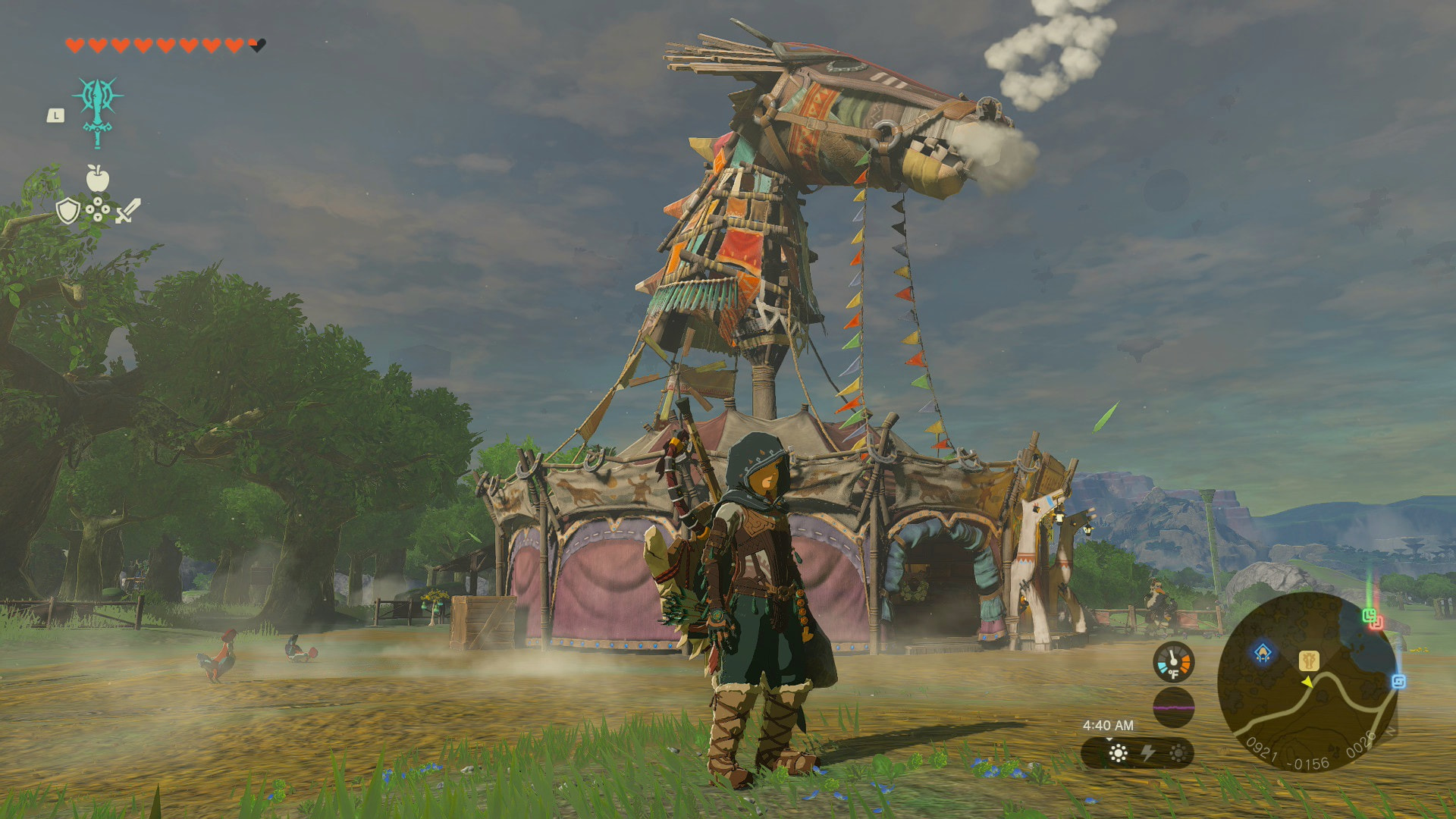This screenshot has width=1456, height=819.
Task: Select the horse-head stable marker on minimap
Action: (1309, 660)
